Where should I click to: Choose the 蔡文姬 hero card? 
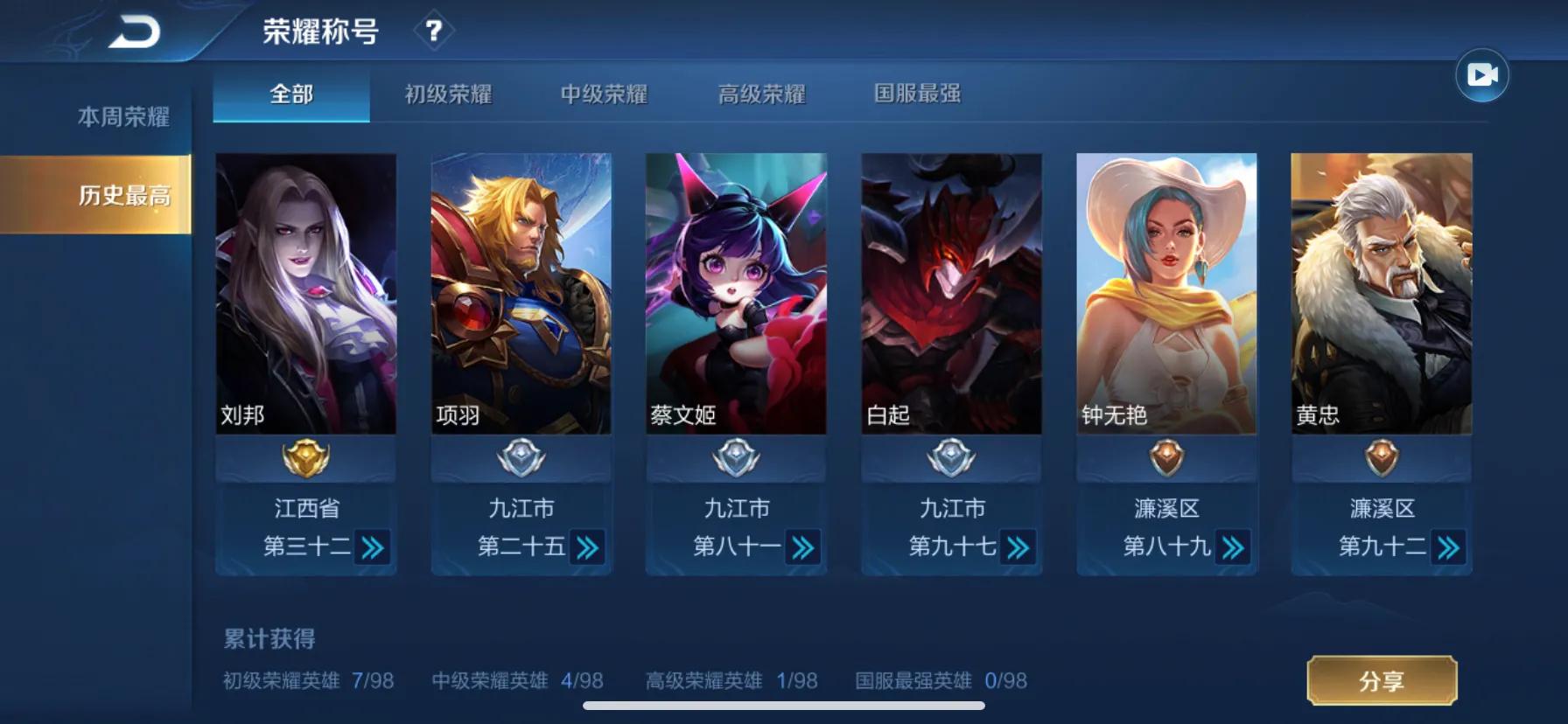[x=736, y=294]
